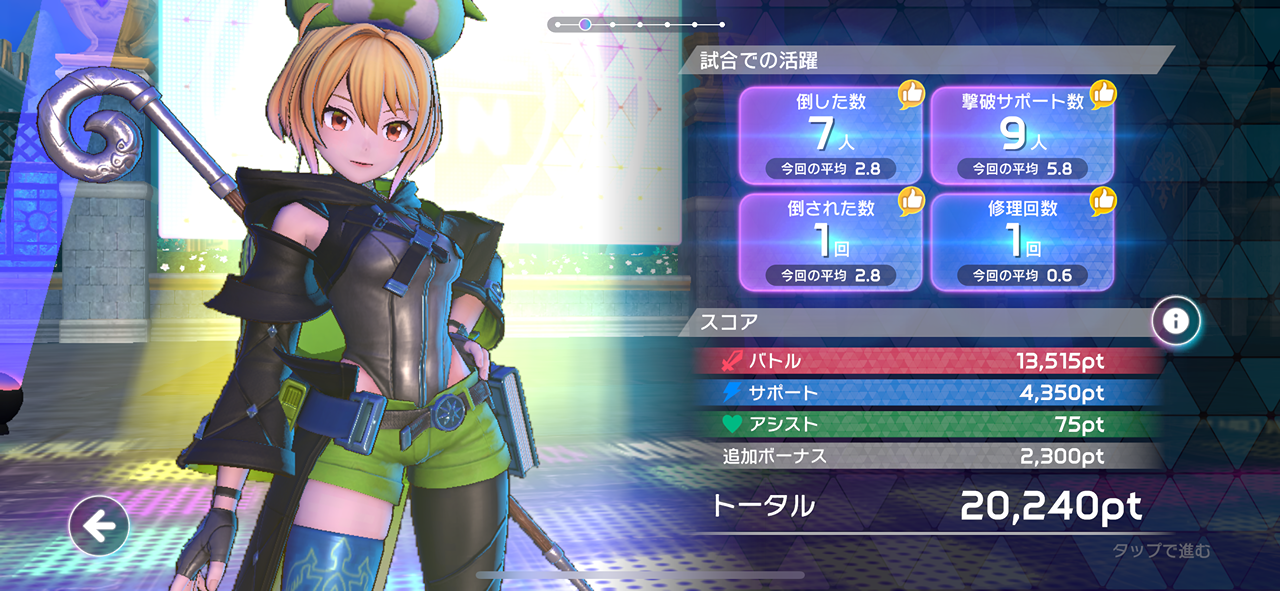Go back using the arrow button

tap(99, 525)
